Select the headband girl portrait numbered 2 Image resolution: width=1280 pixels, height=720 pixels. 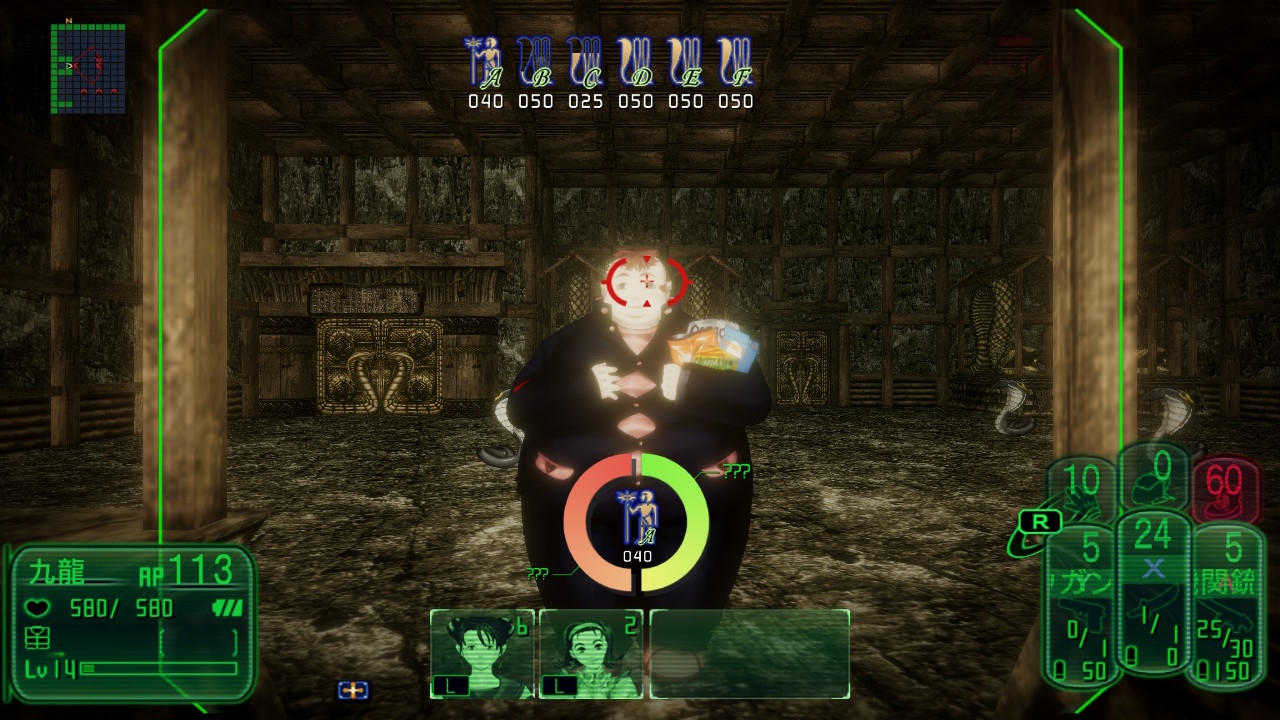pos(590,654)
